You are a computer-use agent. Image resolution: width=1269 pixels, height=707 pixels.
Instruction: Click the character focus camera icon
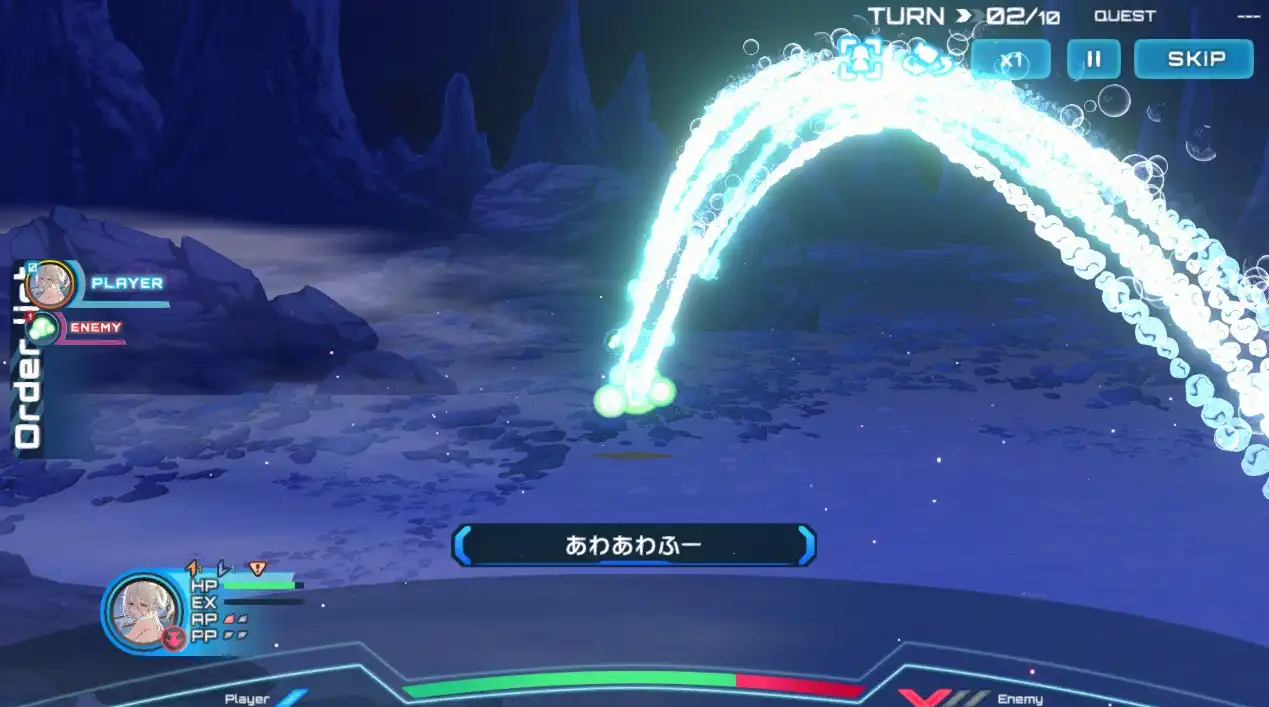tap(859, 58)
